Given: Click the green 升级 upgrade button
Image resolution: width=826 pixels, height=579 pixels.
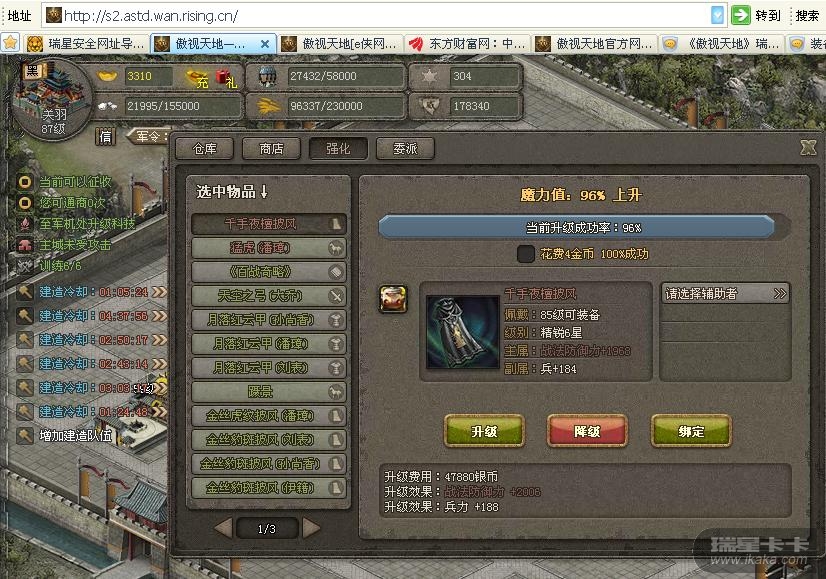Looking at the screenshot, I should 484,431.
